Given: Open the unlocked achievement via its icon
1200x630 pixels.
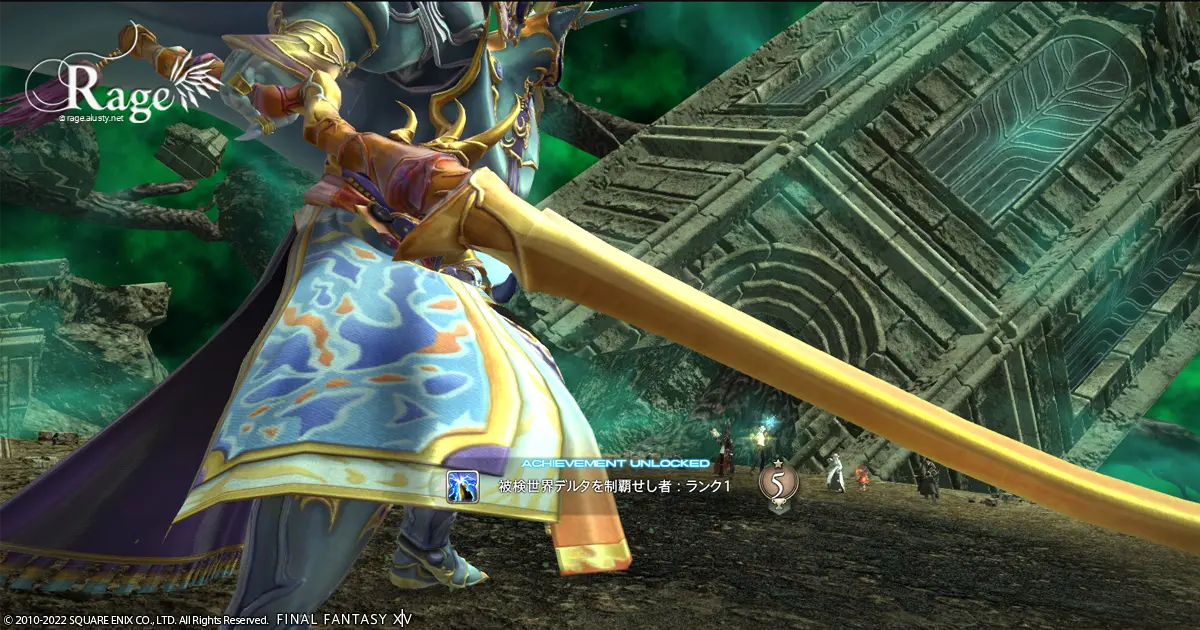Looking at the screenshot, I should click(463, 487).
